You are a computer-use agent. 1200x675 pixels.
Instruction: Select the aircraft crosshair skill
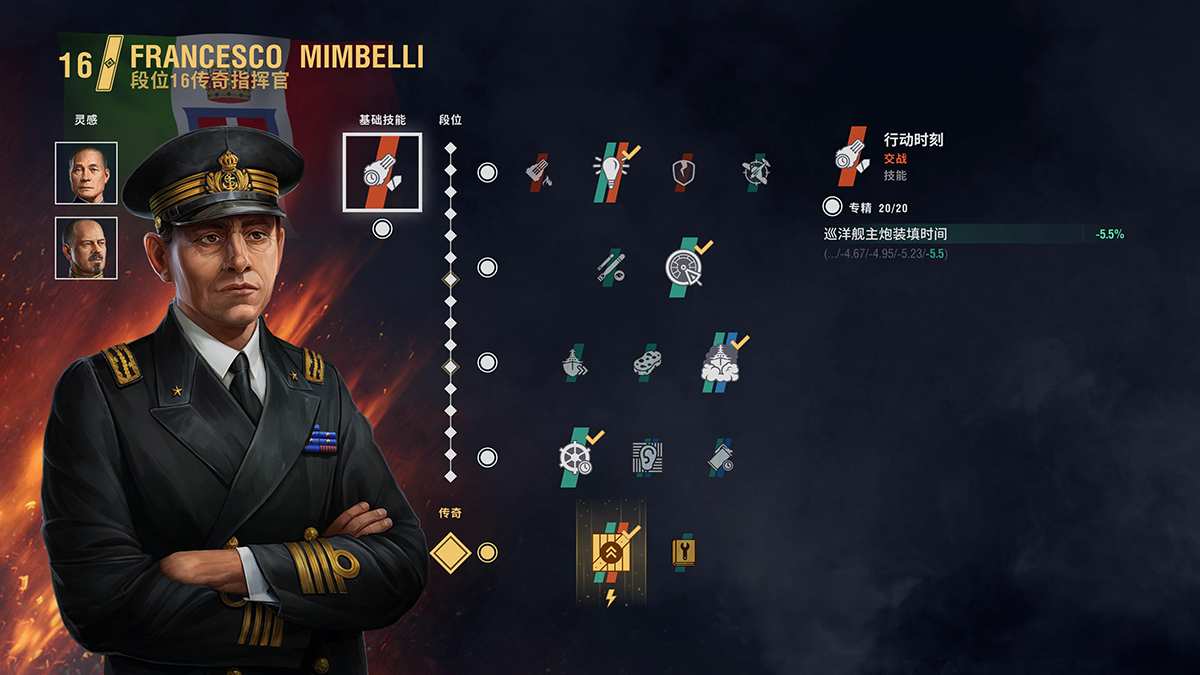[x=755, y=172]
